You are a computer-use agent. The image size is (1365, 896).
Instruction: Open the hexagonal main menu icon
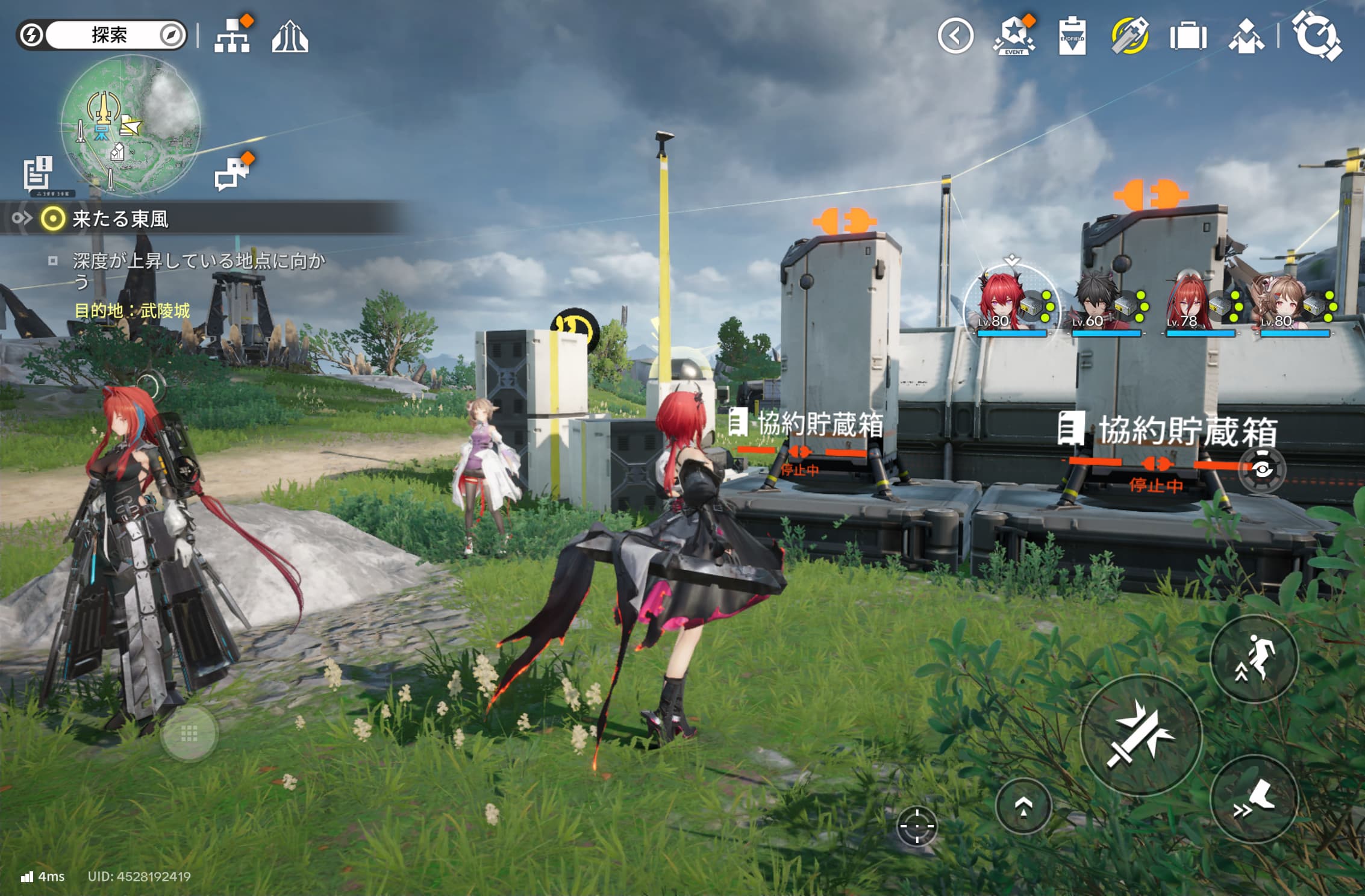click(x=1317, y=35)
